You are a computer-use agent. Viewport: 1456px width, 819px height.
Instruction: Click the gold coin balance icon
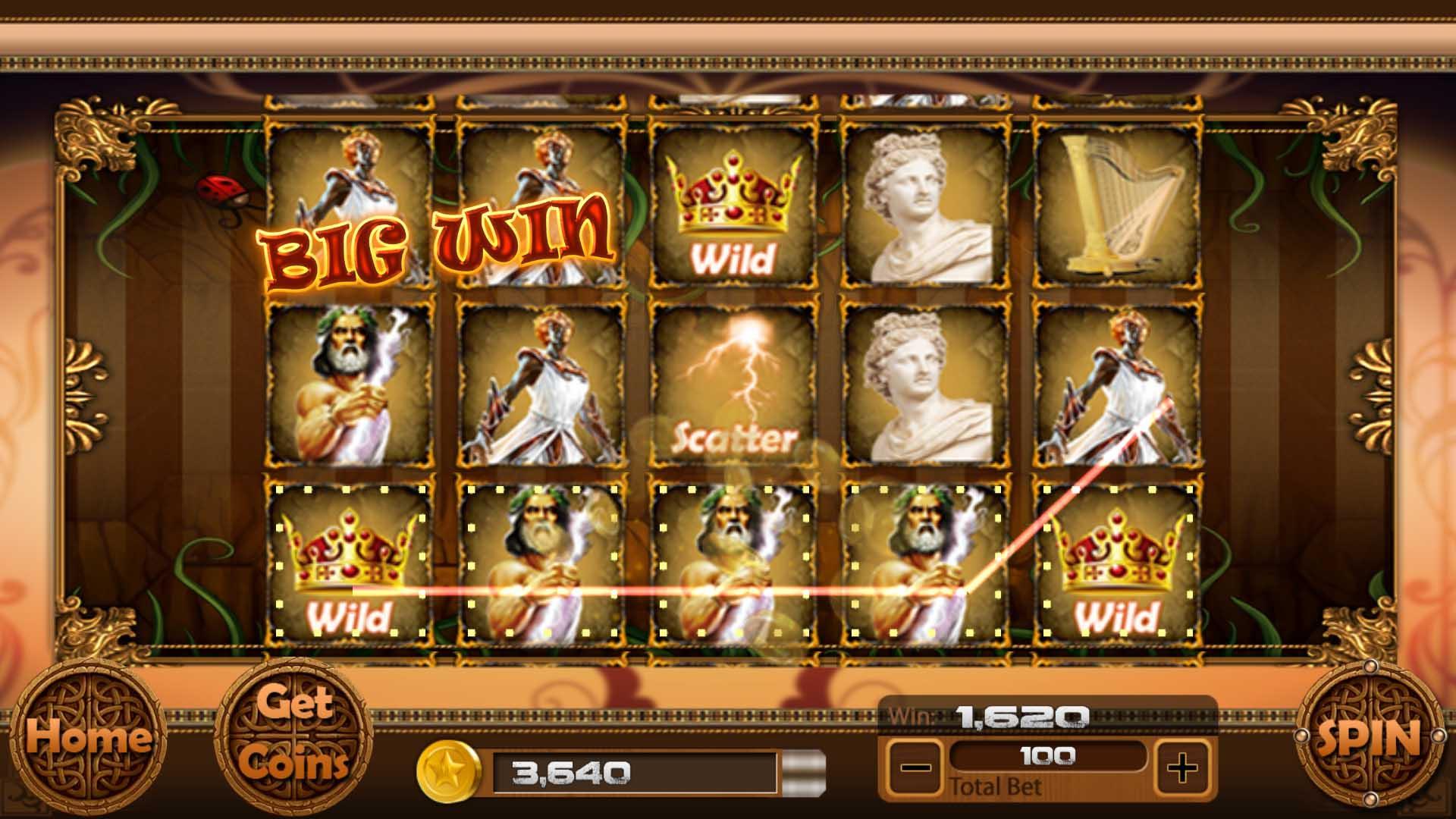click(x=449, y=773)
